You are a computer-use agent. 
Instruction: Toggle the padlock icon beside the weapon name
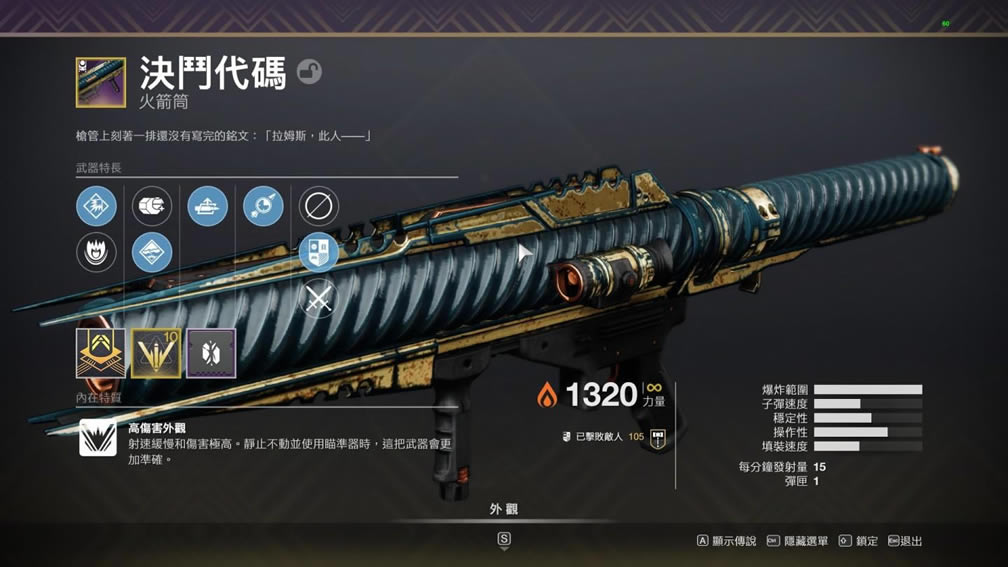309,72
